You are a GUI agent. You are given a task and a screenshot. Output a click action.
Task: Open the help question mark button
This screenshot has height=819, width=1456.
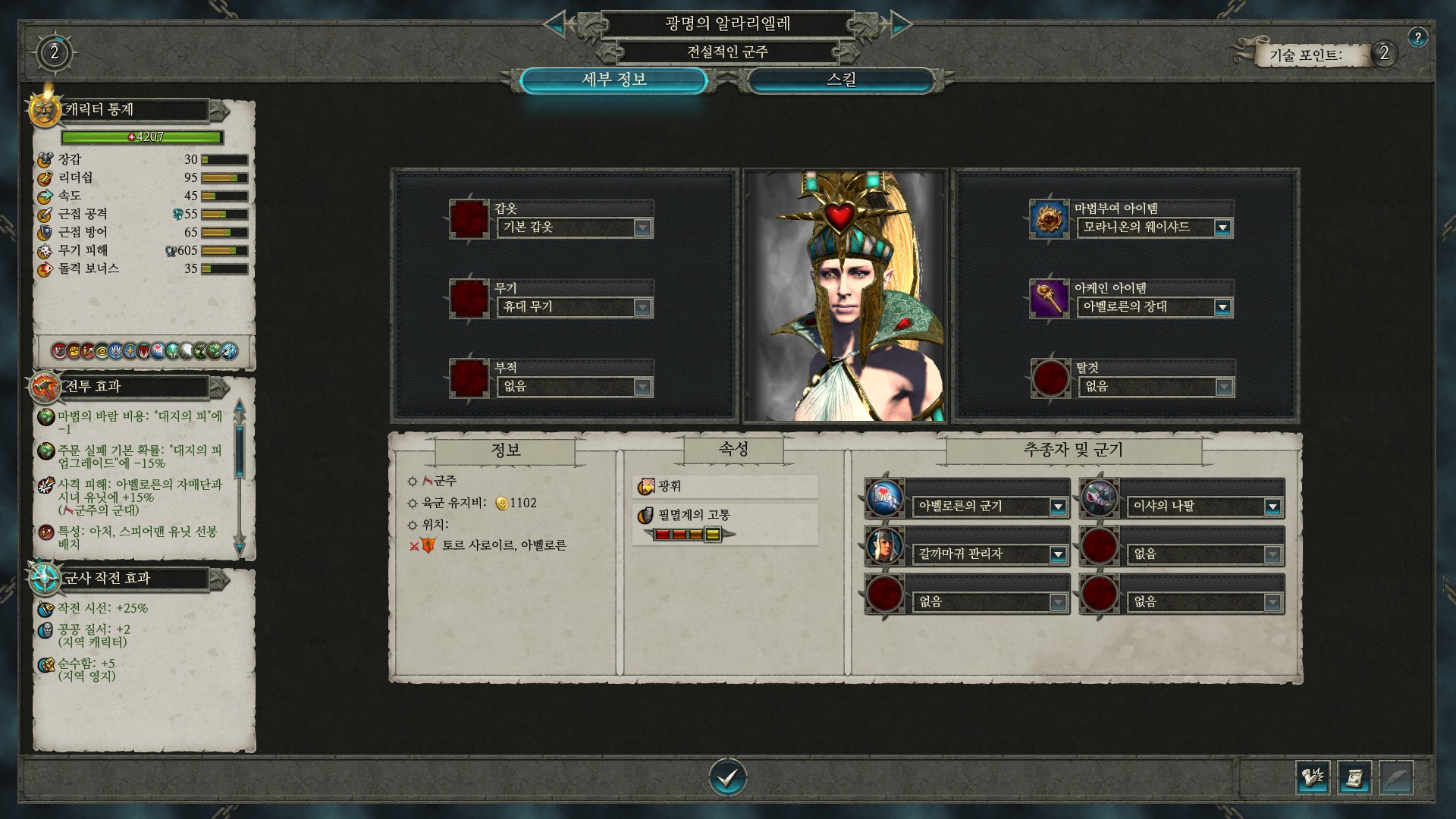[x=1417, y=37]
